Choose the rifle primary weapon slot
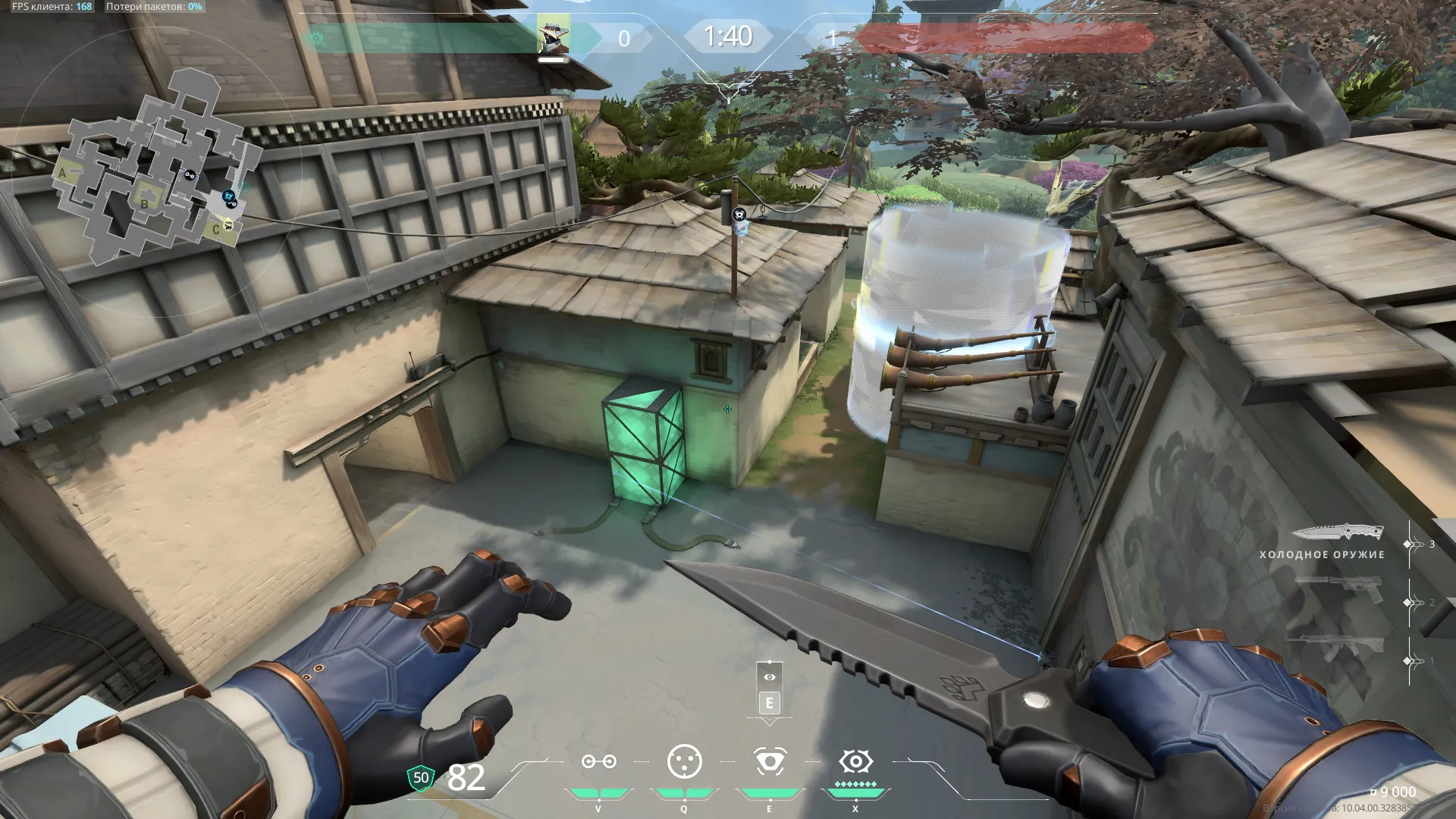Viewport: 1456px width, 819px height. point(1339,647)
